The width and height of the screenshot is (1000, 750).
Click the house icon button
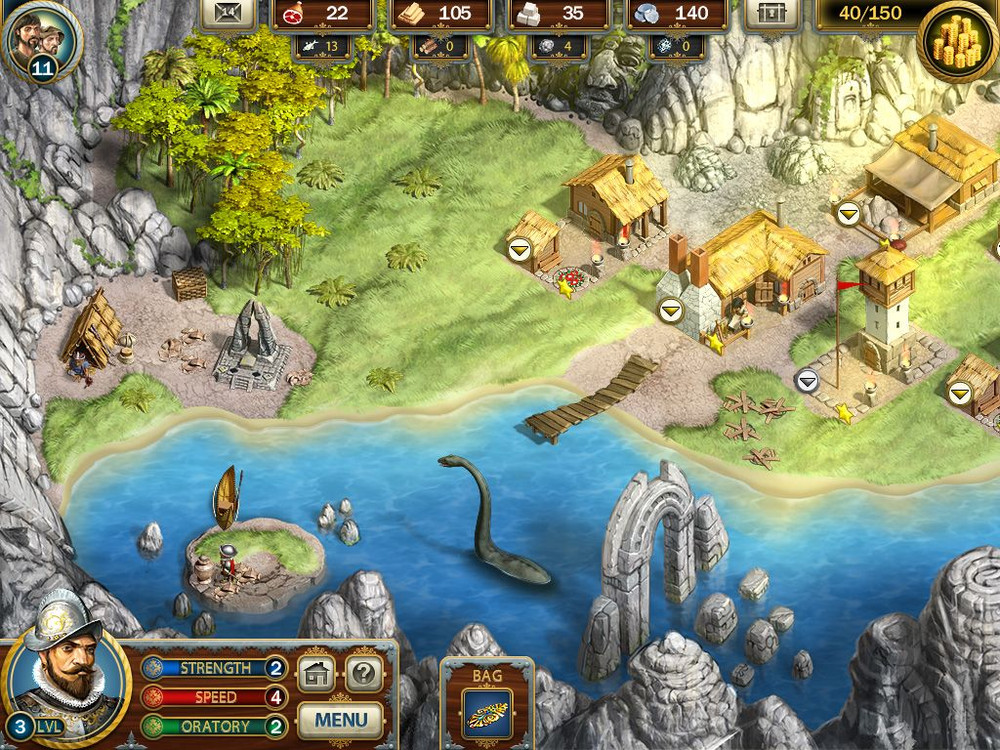tap(317, 673)
